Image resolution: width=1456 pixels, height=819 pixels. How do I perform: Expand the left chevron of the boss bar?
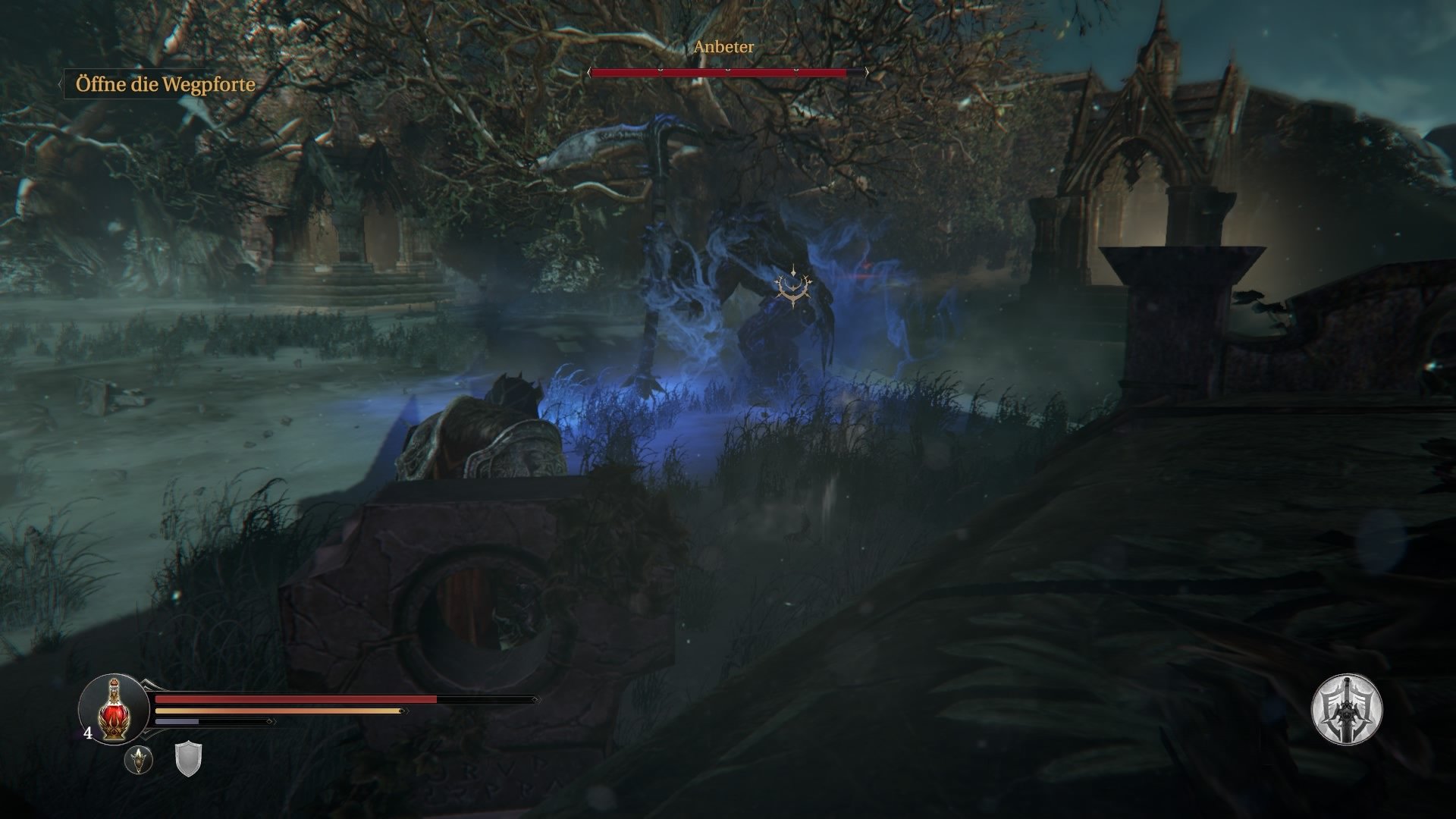tap(589, 74)
